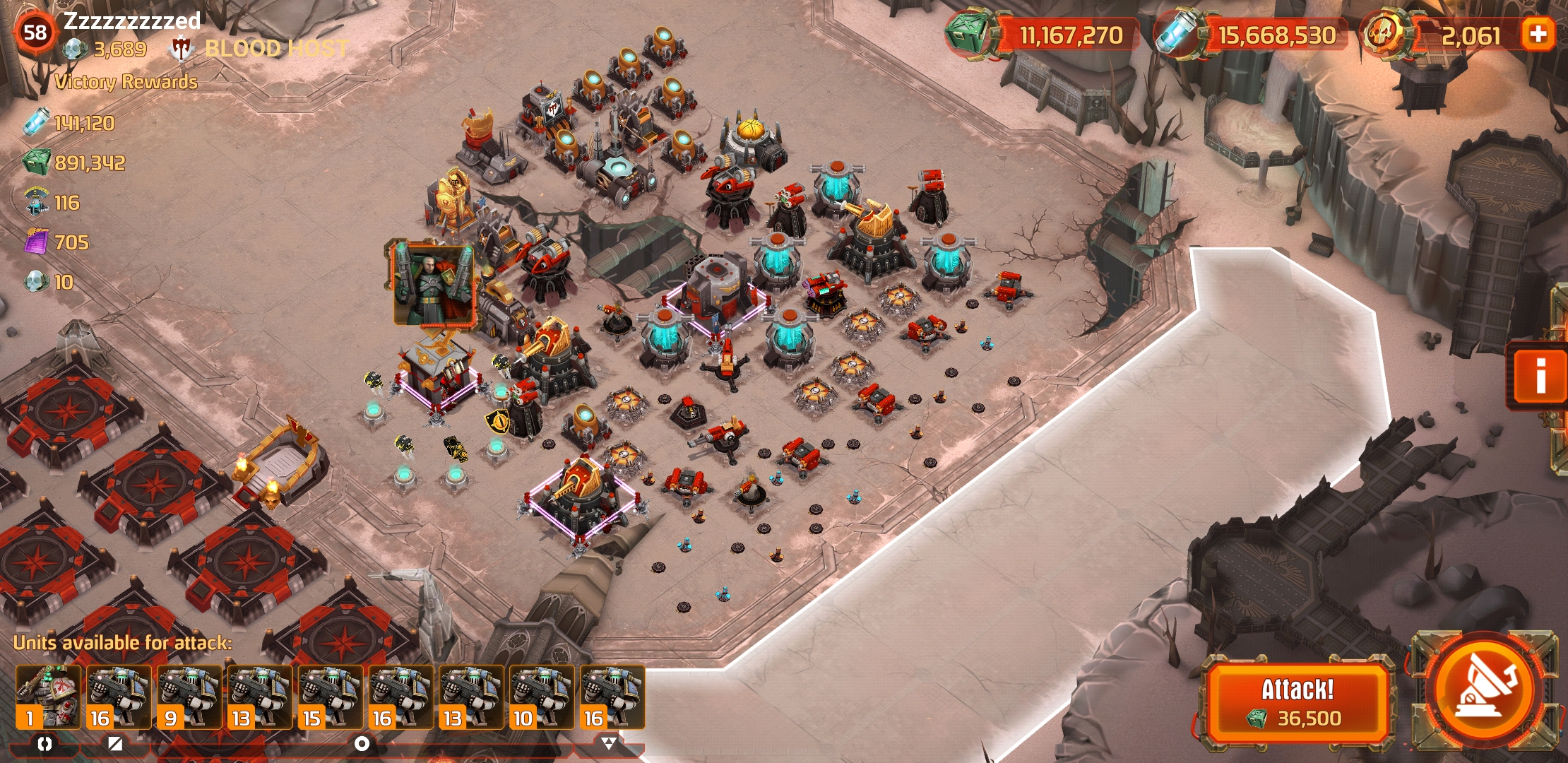Click the brackets marker under the hero card
This screenshot has width=1568, height=763.
coord(44,743)
